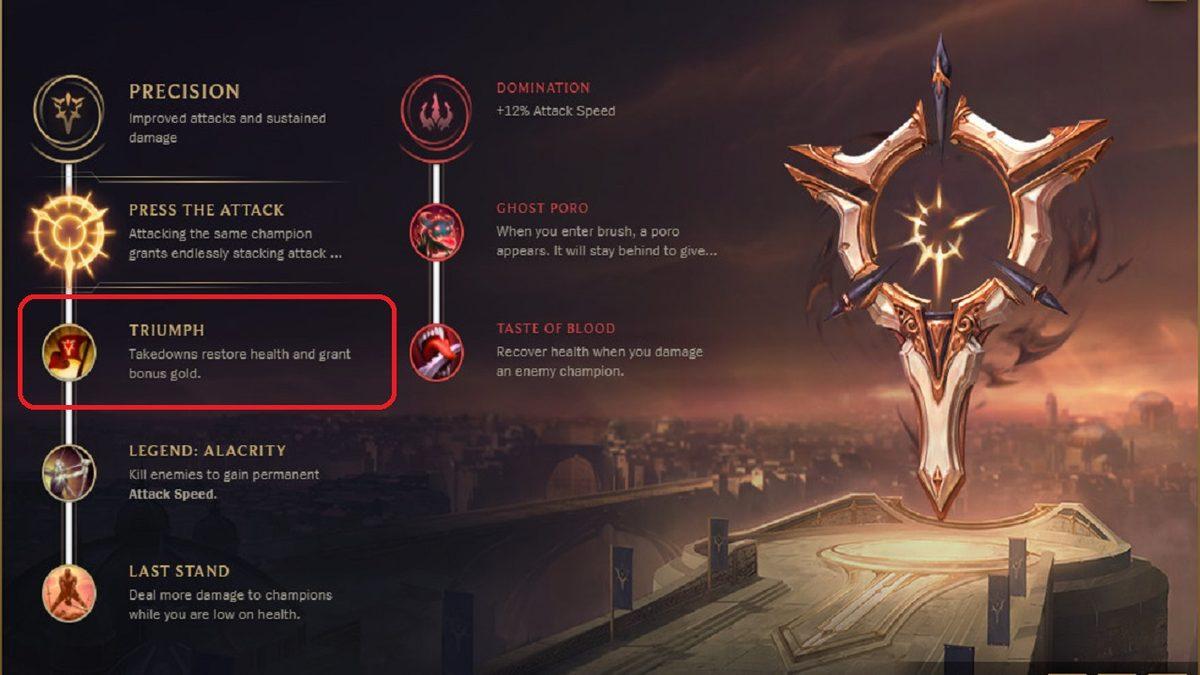Pick the Taste of Blood rune
This screenshot has width=1200, height=675.
click(x=436, y=352)
